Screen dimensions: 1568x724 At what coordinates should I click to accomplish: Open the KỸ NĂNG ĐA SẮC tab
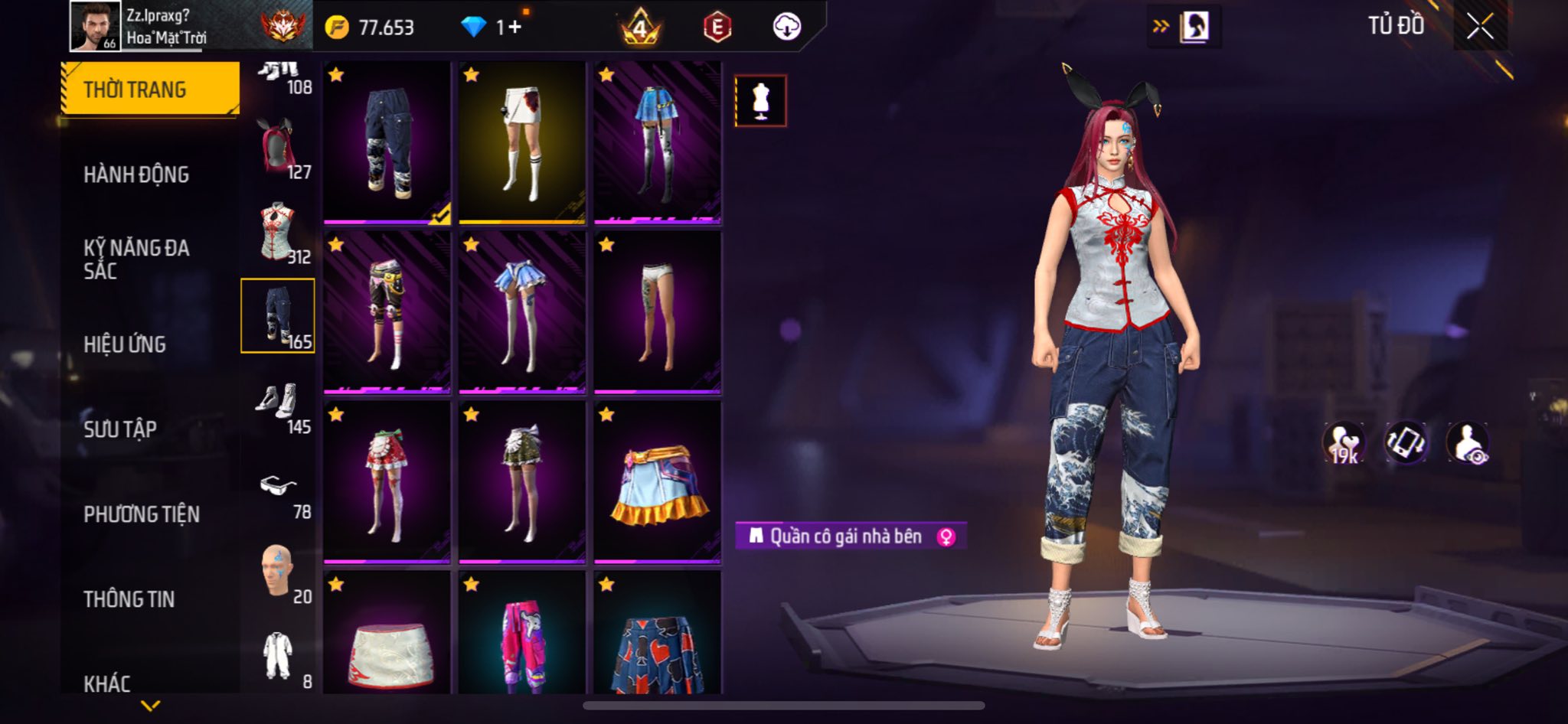pos(136,259)
